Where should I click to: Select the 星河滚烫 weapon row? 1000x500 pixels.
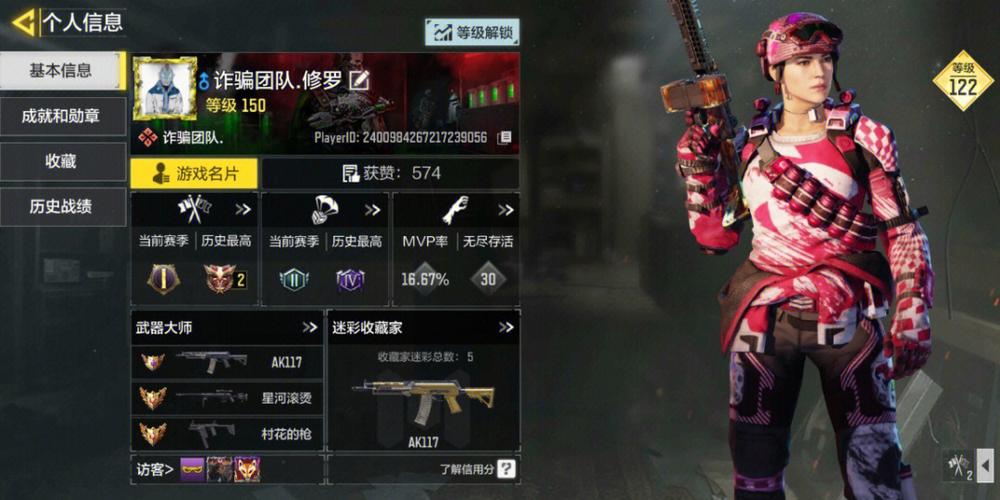click(227, 398)
